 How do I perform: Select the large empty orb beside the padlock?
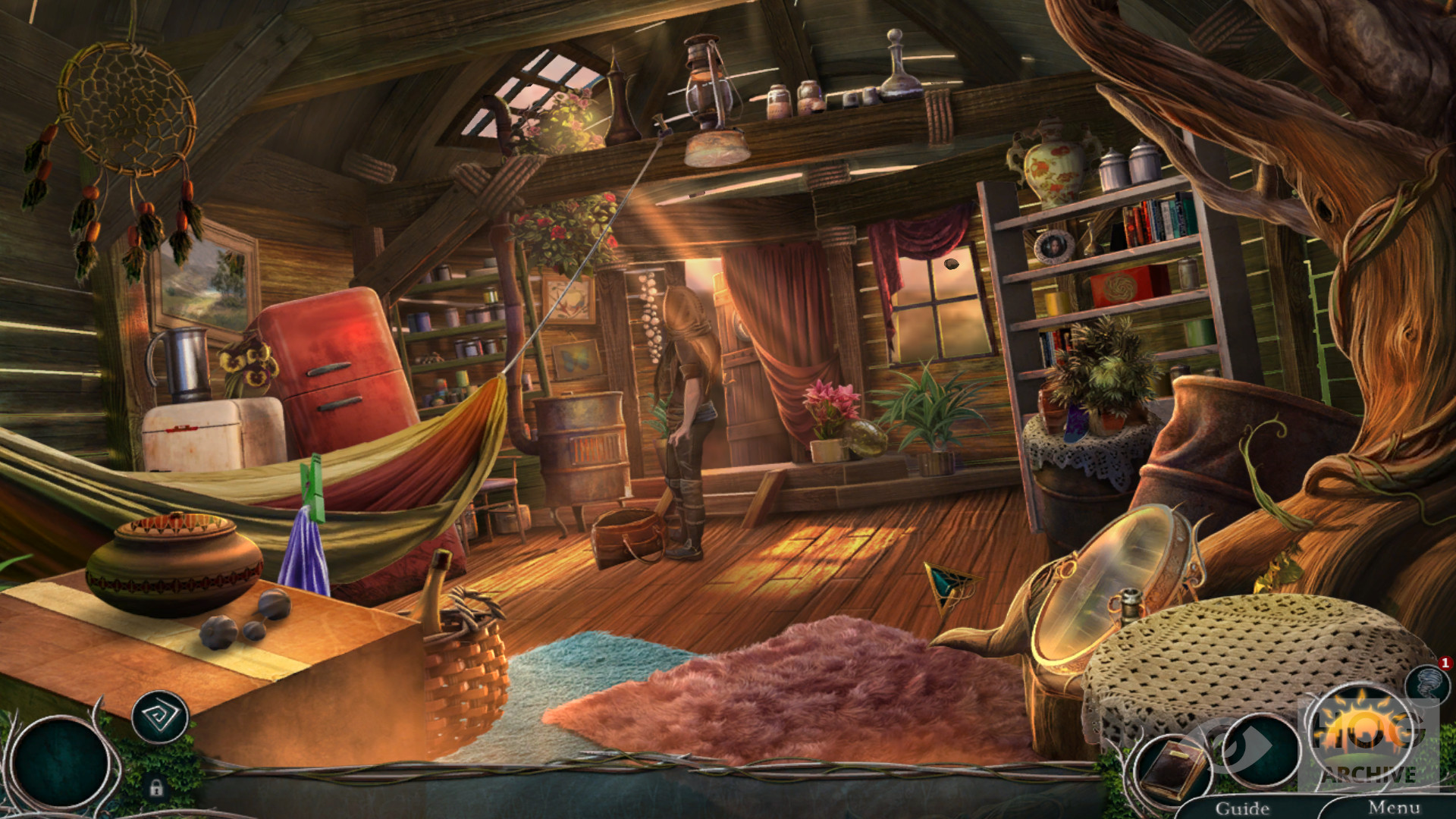[61, 762]
